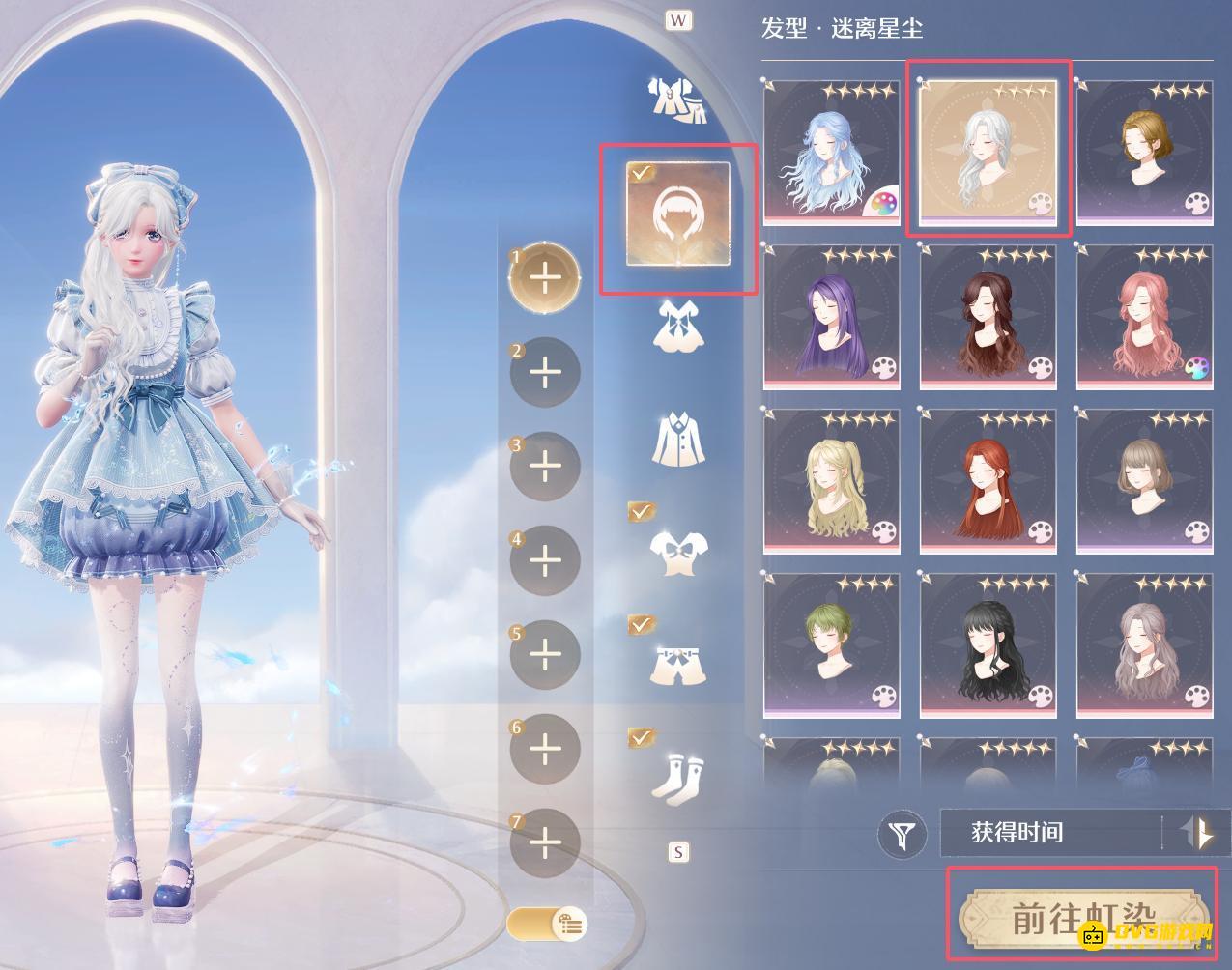
Task: Choose the dark brown curly hairstyle
Action: click(x=988, y=317)
